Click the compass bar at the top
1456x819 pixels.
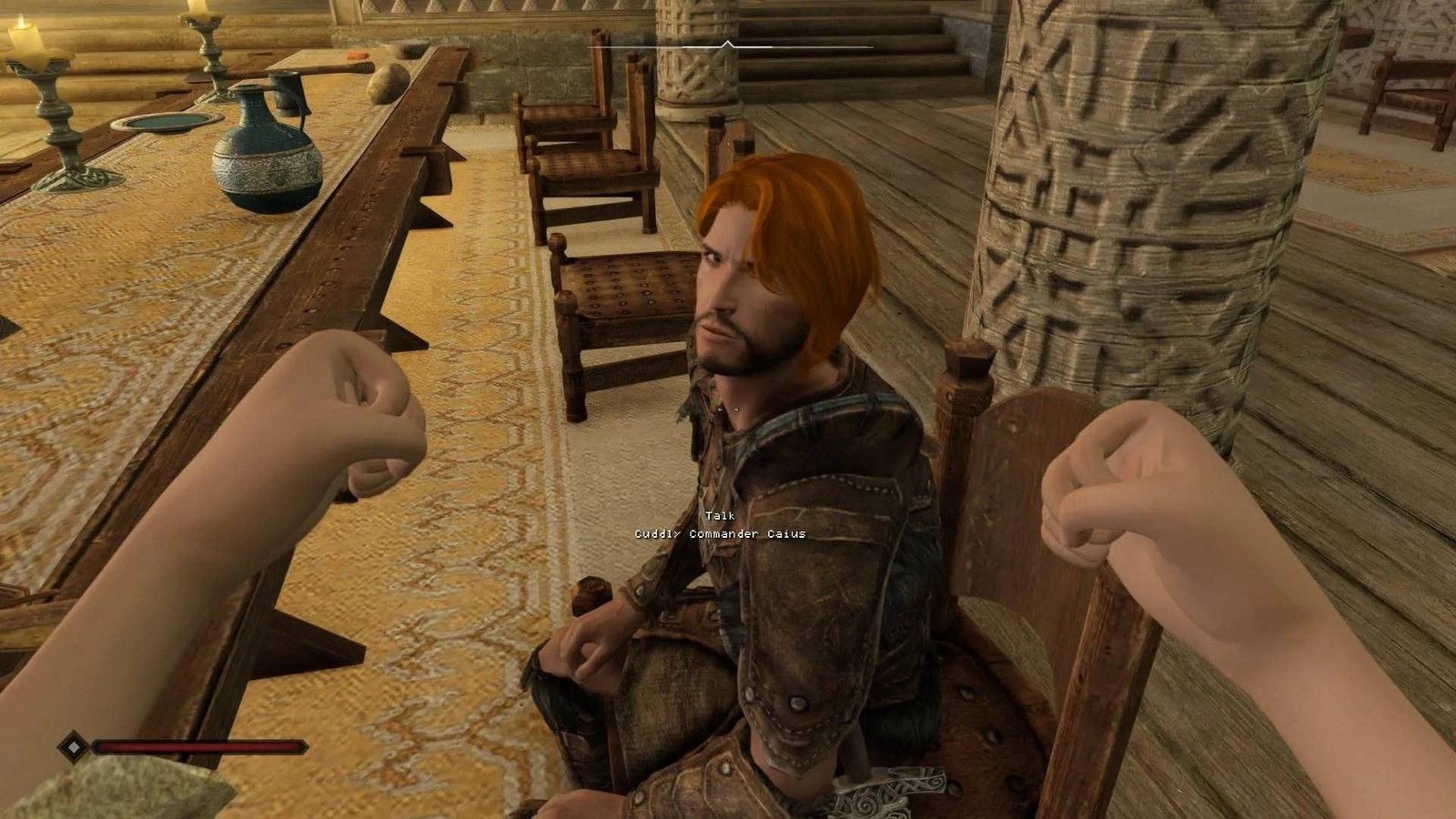coord(730,45)
